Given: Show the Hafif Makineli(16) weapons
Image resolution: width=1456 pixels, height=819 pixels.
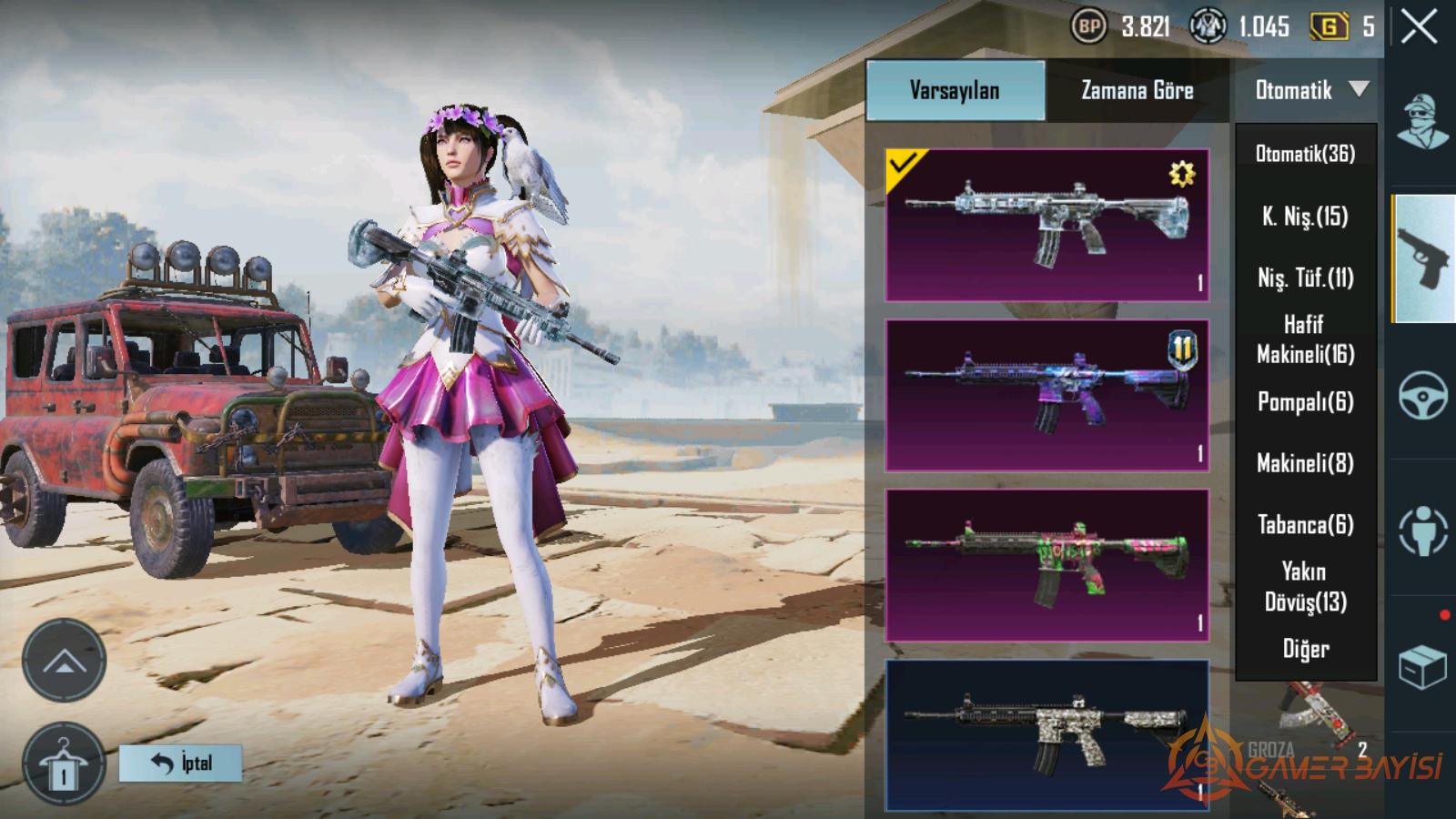Looking at the screenshot, I should 1305,339.
